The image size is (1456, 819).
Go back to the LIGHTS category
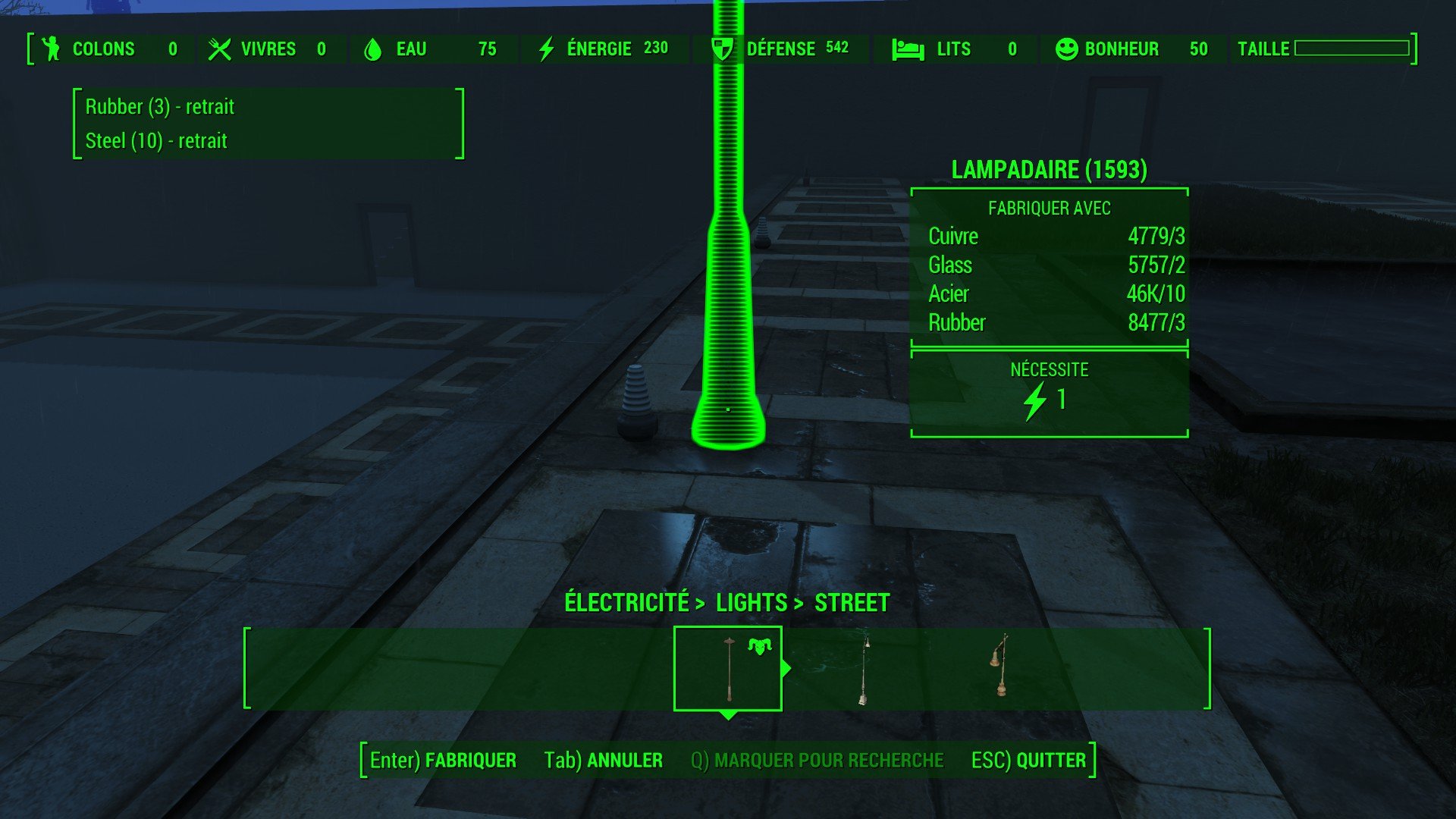[752, 603]
